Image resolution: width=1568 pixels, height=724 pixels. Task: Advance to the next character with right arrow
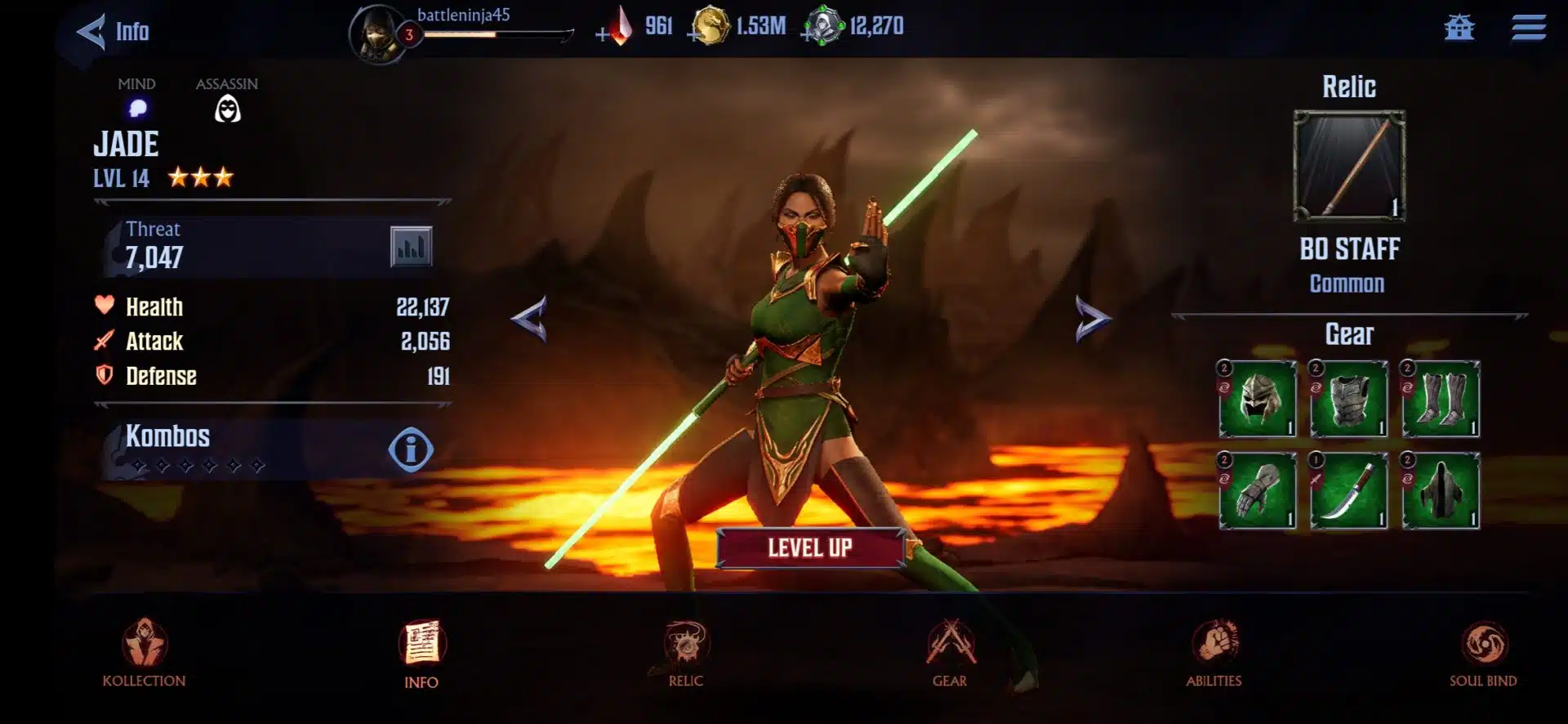1091,319
